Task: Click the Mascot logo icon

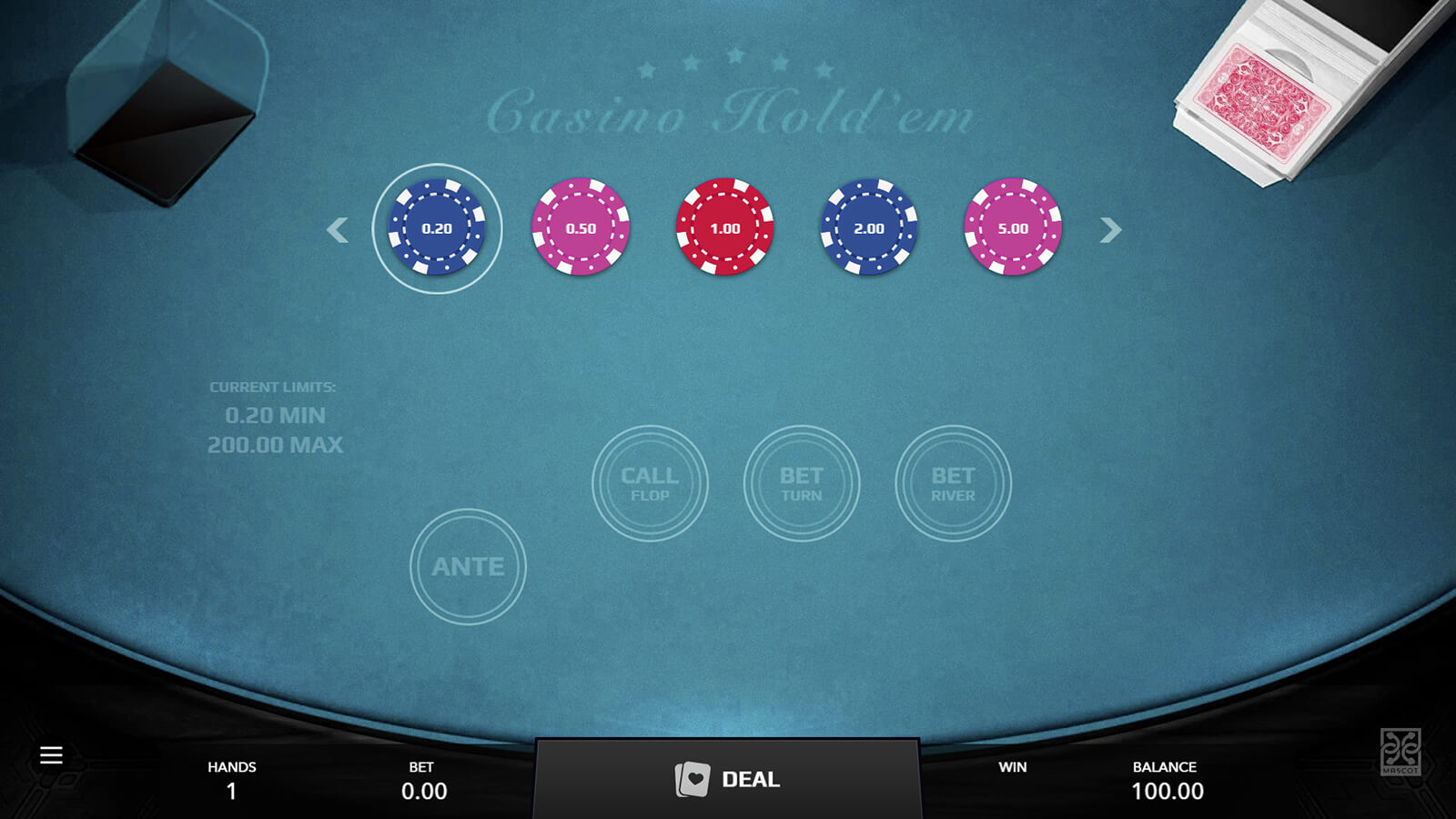Action: click(x=1400, y=752)
